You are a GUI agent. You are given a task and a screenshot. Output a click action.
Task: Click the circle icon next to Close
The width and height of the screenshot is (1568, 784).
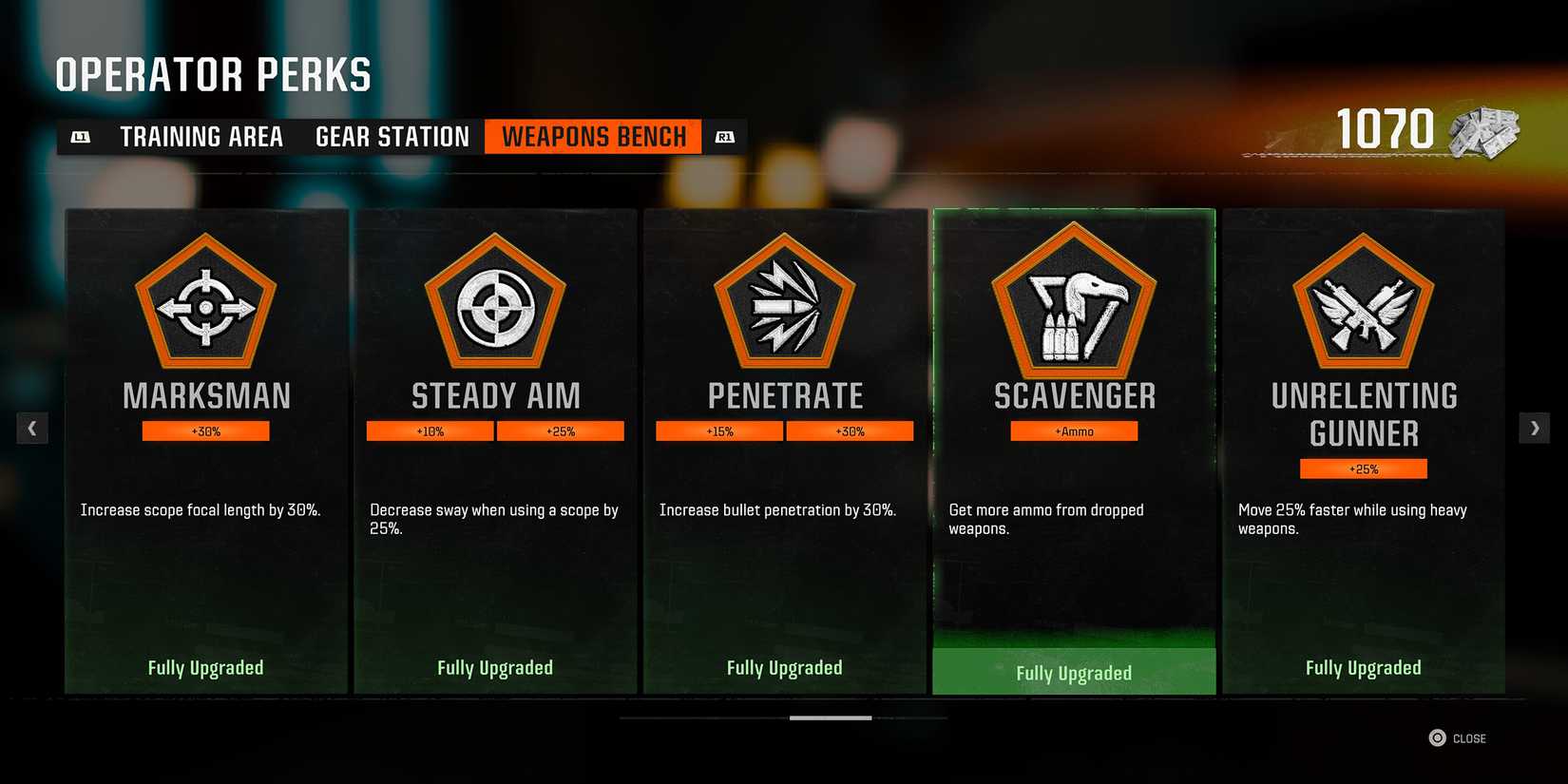[1436, 737]
